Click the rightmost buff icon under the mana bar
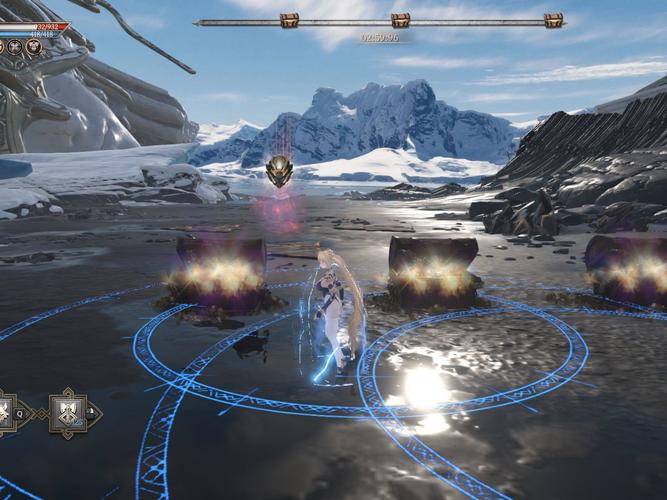This screenshot has height=500, width=667. coord(34,47)
